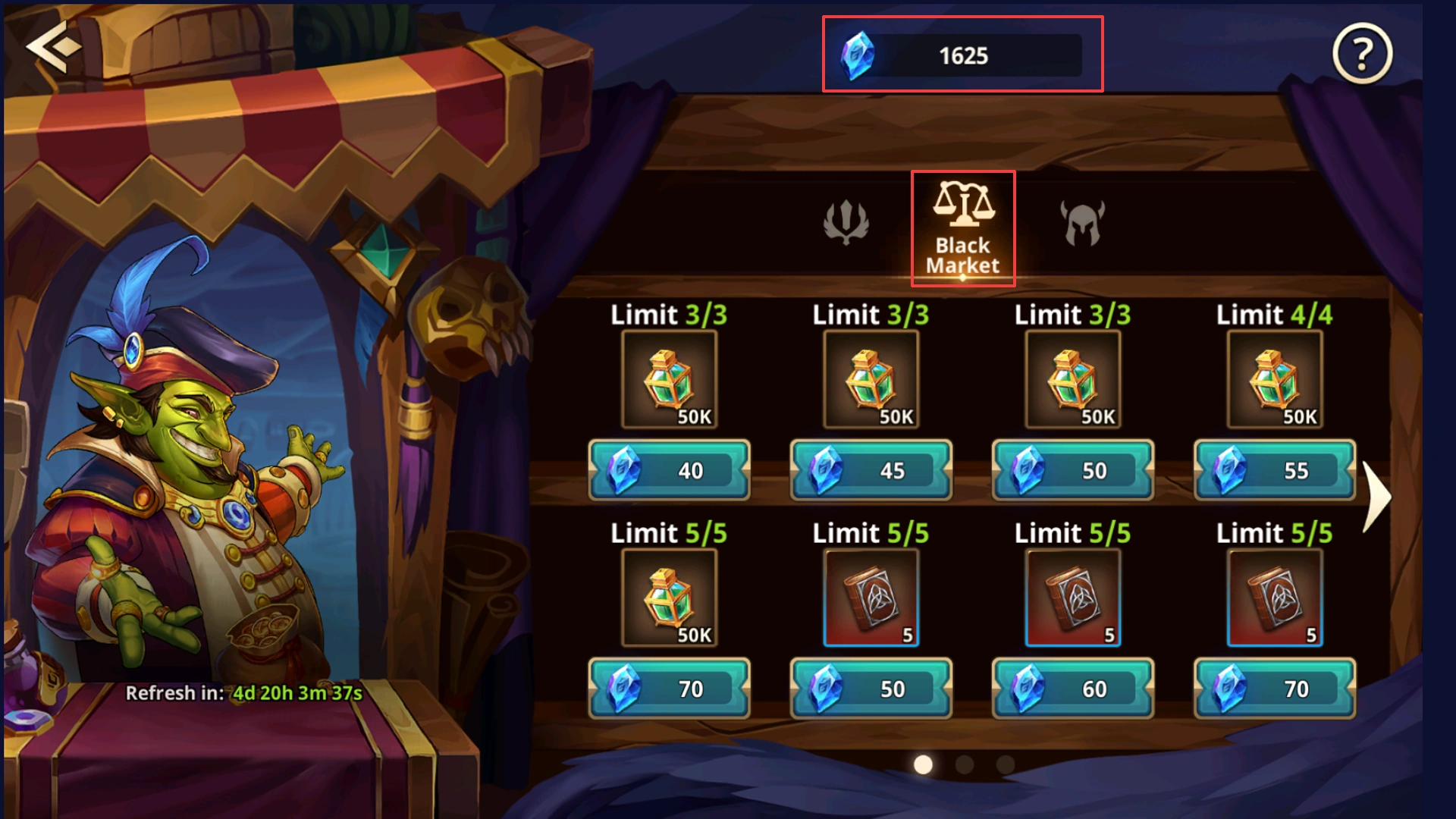
Task: Buy the Limit 4/4 flask for 55 gems
Action: [1274, 470]
